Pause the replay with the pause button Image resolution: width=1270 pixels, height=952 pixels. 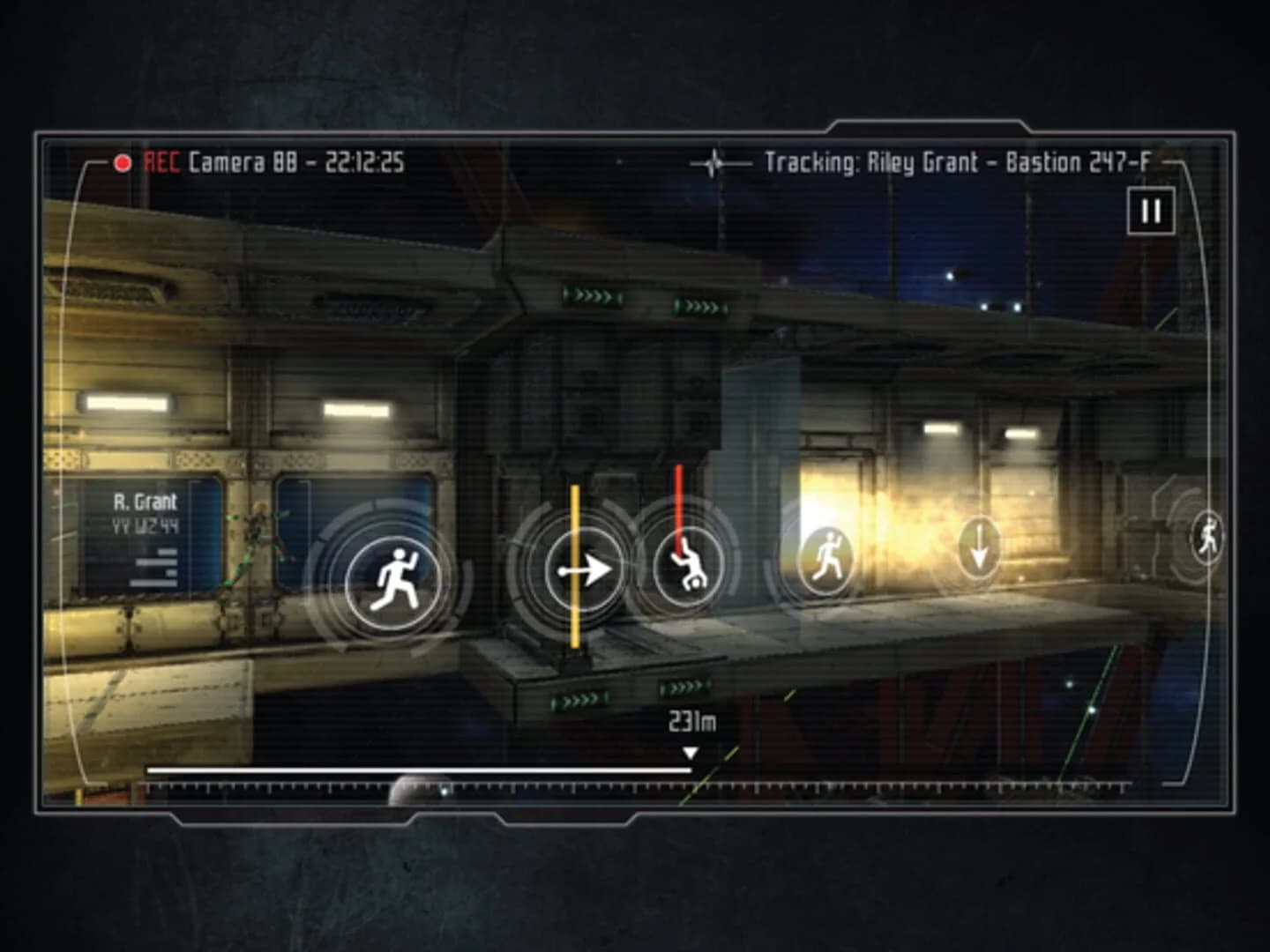[x=1149, y=212]
